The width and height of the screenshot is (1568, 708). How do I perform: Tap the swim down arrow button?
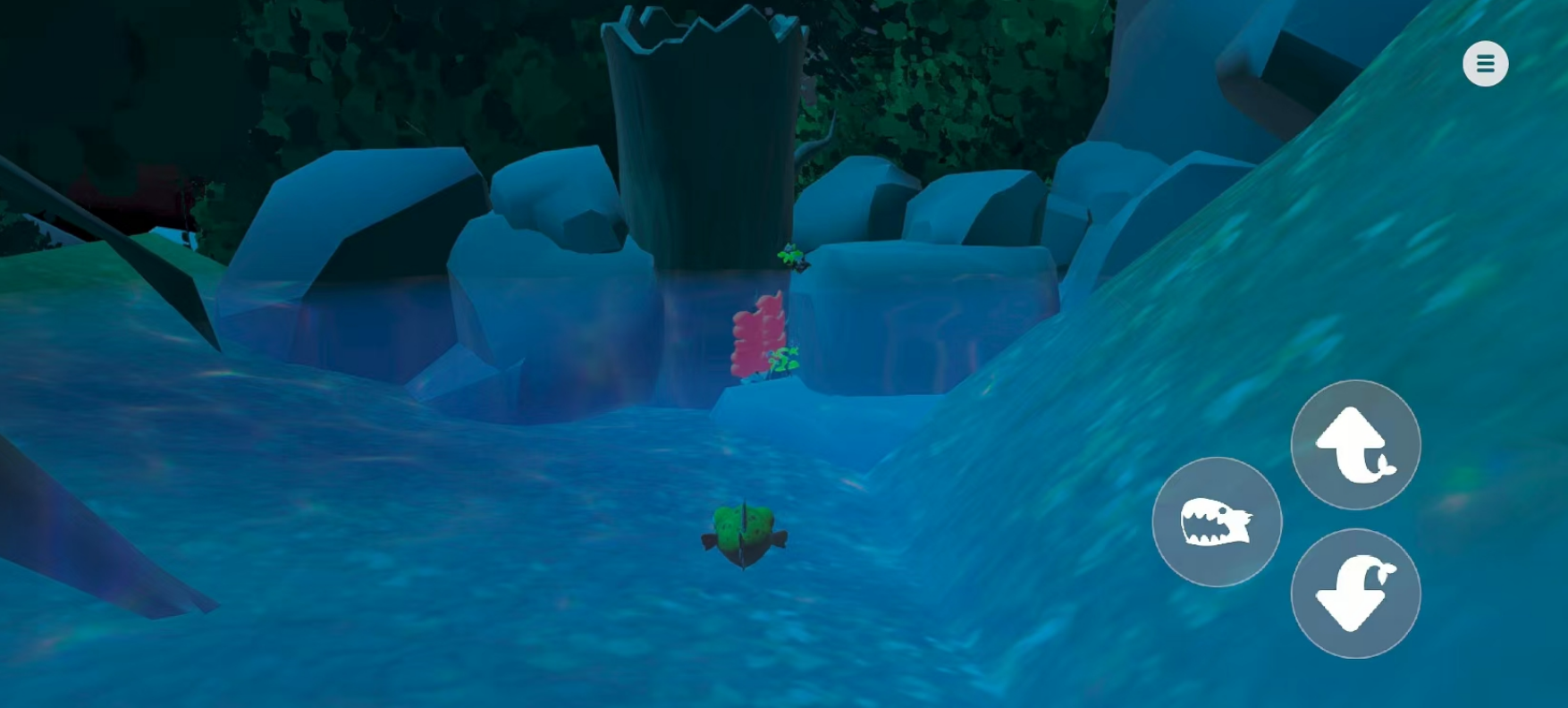[x=1355, y=594]
